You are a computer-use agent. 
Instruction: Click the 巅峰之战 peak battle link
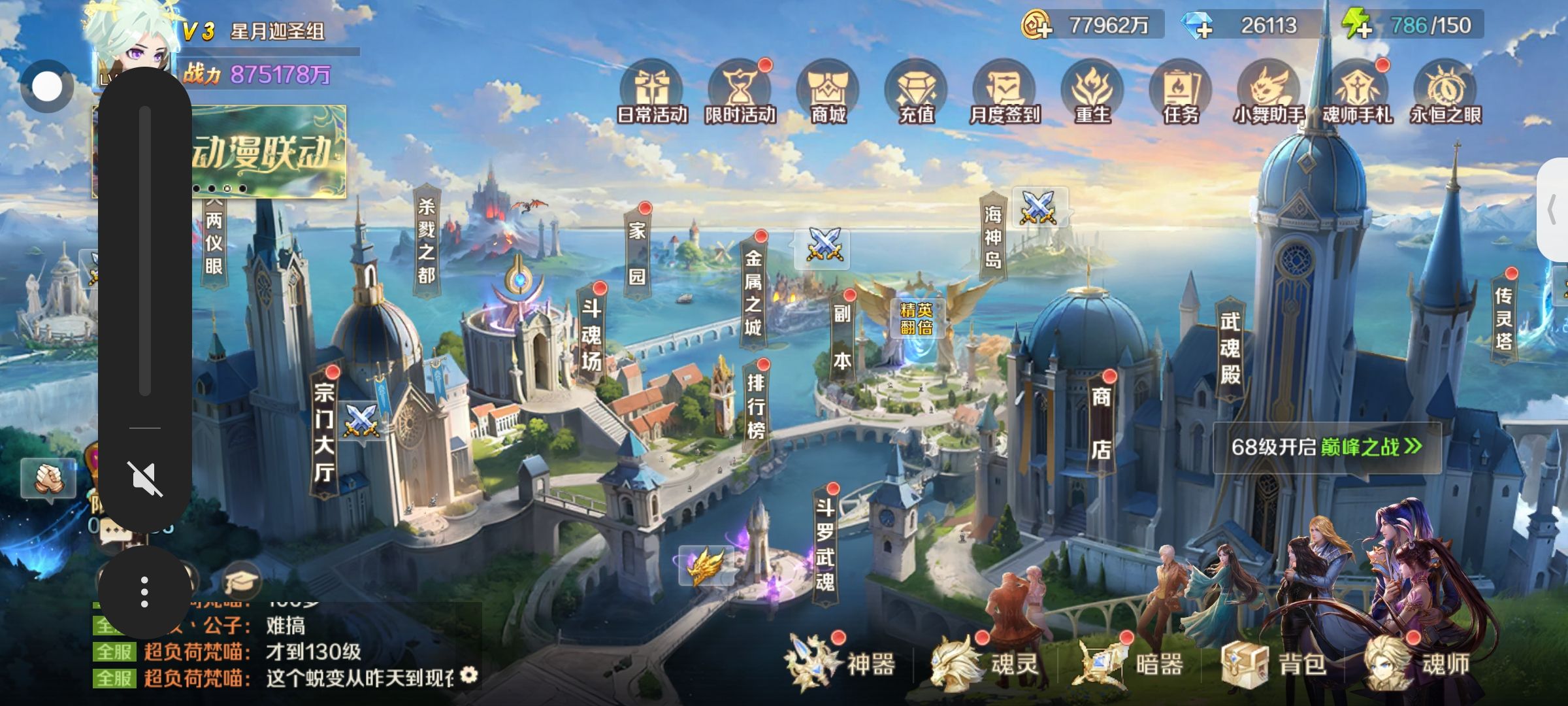(x=1370, y=447)
